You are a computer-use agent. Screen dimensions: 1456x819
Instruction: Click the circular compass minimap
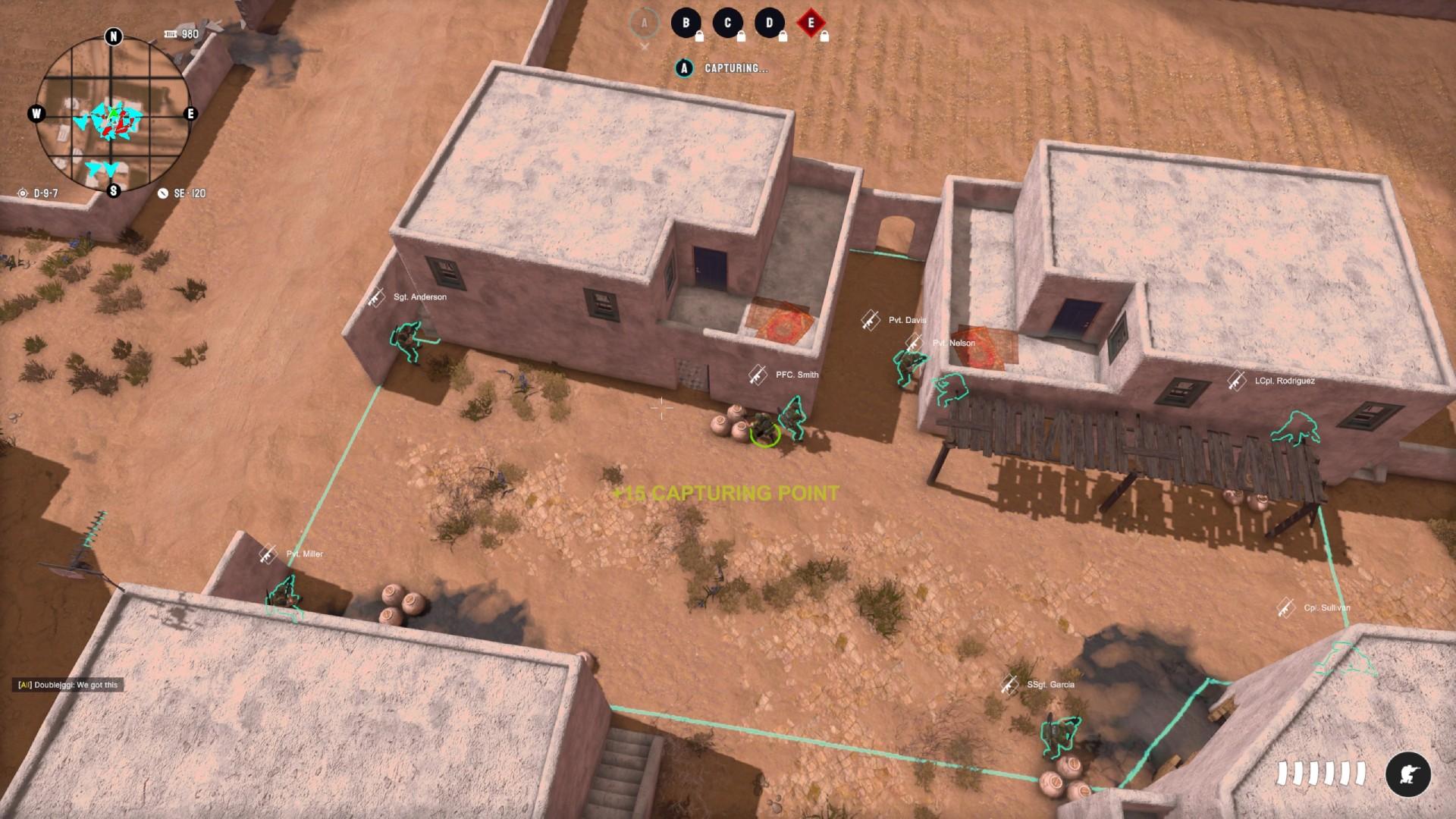pyautogui.click(x=113, y=115)
